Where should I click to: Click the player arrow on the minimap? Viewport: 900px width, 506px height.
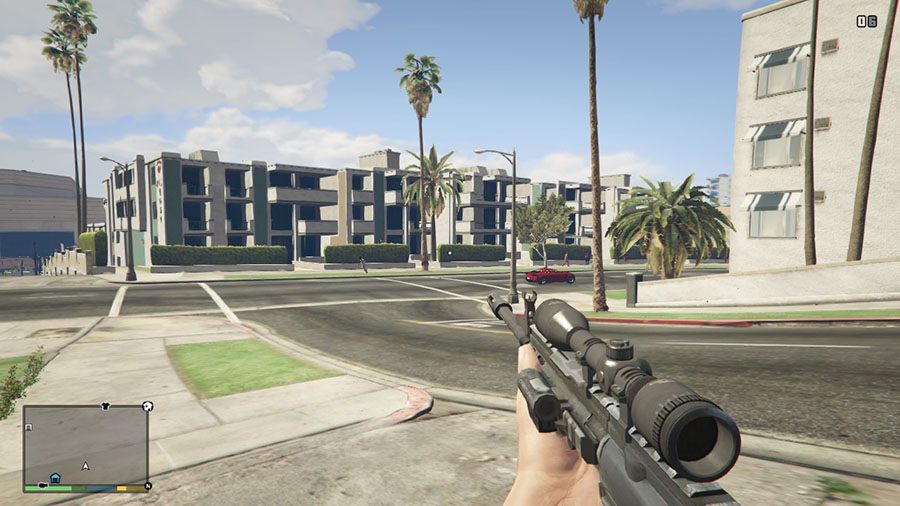point(86,465)
